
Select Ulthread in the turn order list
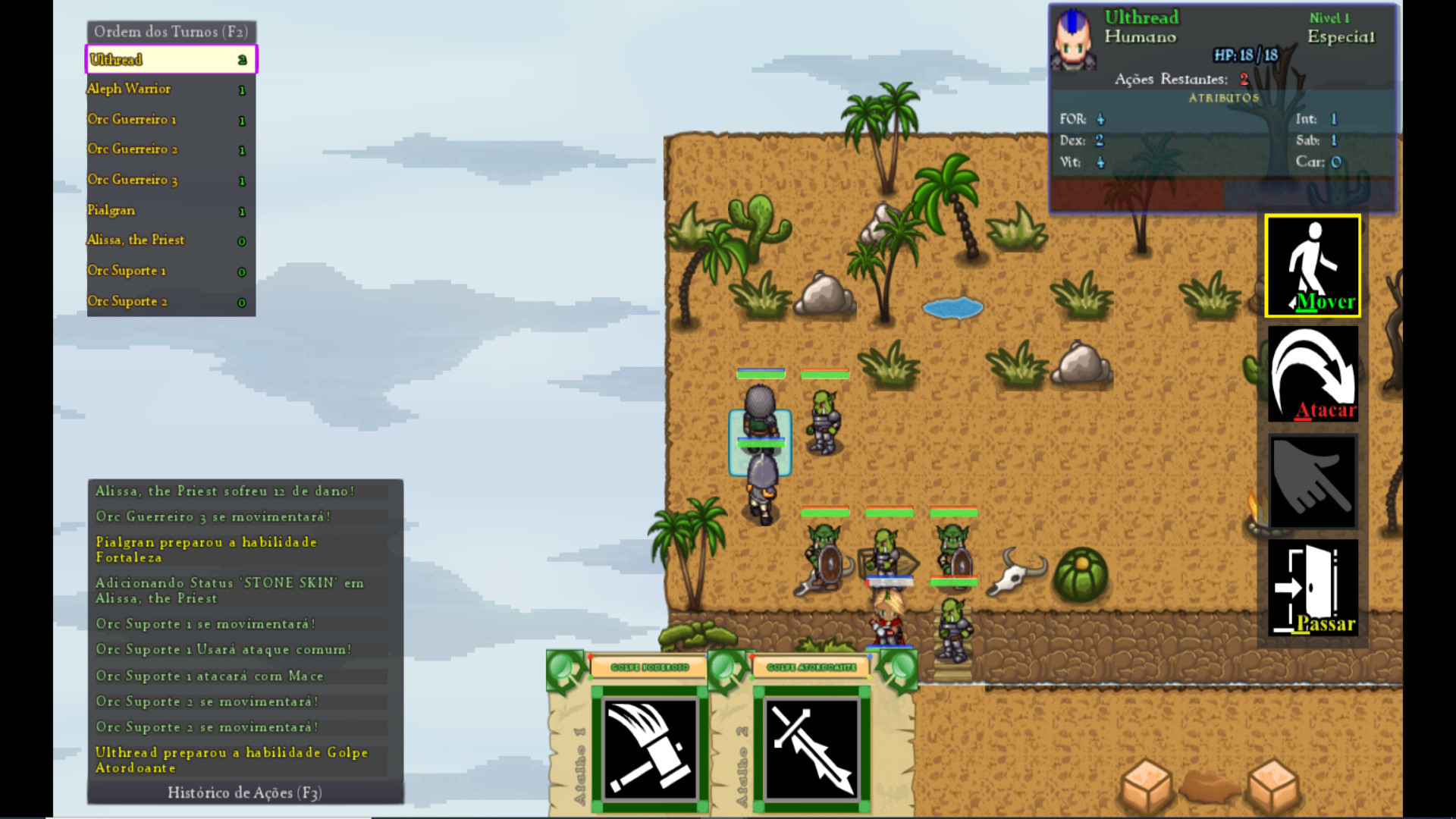170,59
